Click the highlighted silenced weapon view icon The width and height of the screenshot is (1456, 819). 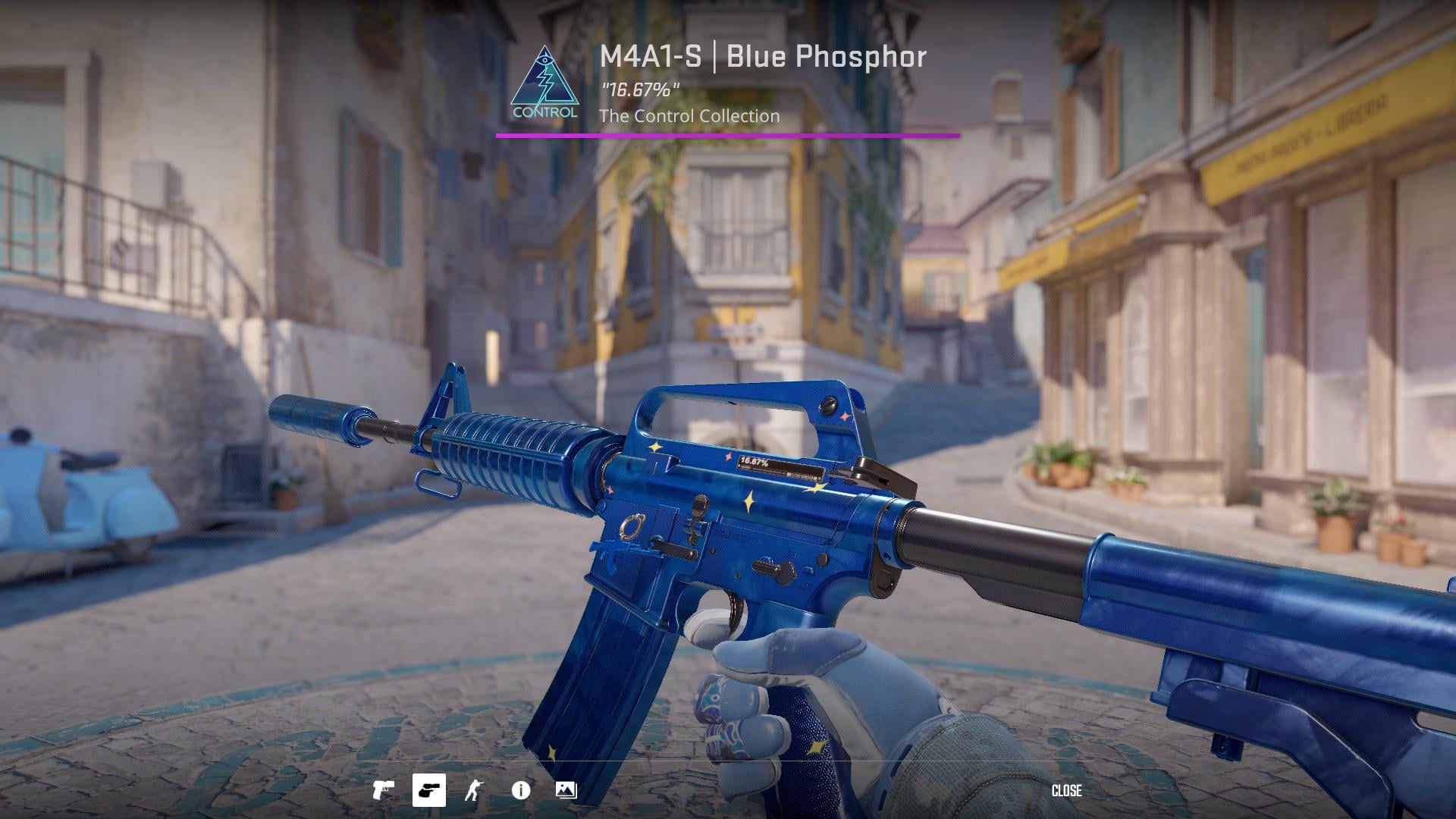[x=430, y=791]
